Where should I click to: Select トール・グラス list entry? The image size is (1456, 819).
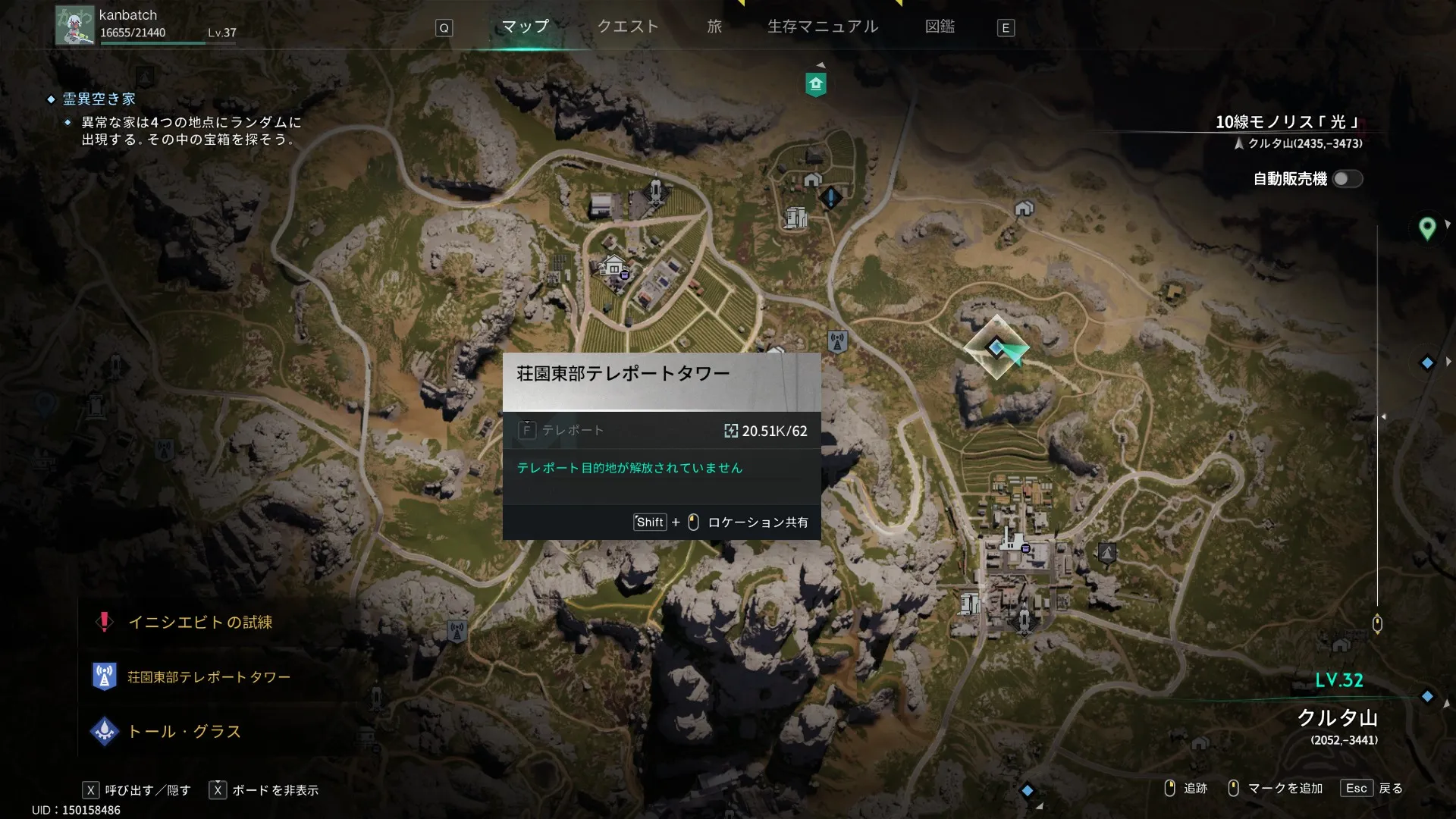(184, 732)
